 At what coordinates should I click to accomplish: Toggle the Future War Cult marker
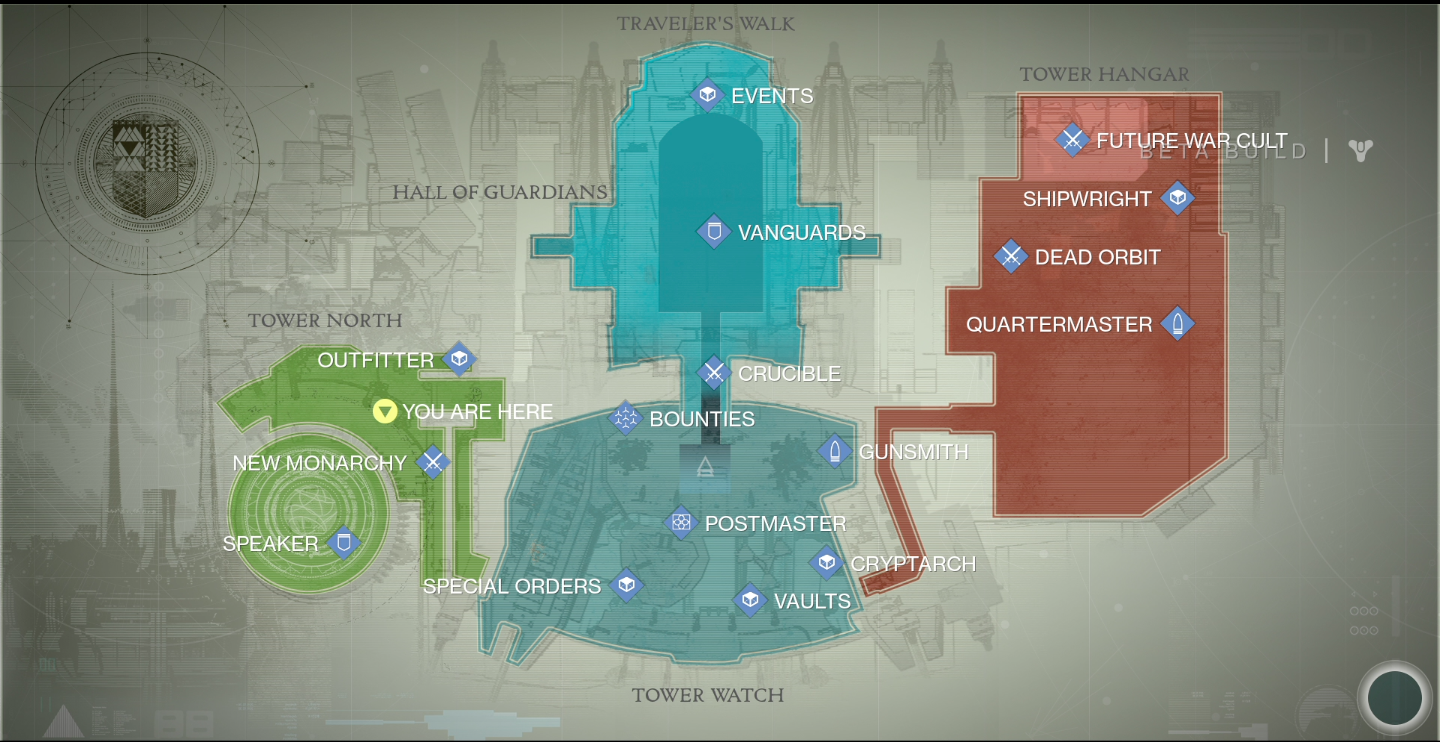coord(1071,140)
